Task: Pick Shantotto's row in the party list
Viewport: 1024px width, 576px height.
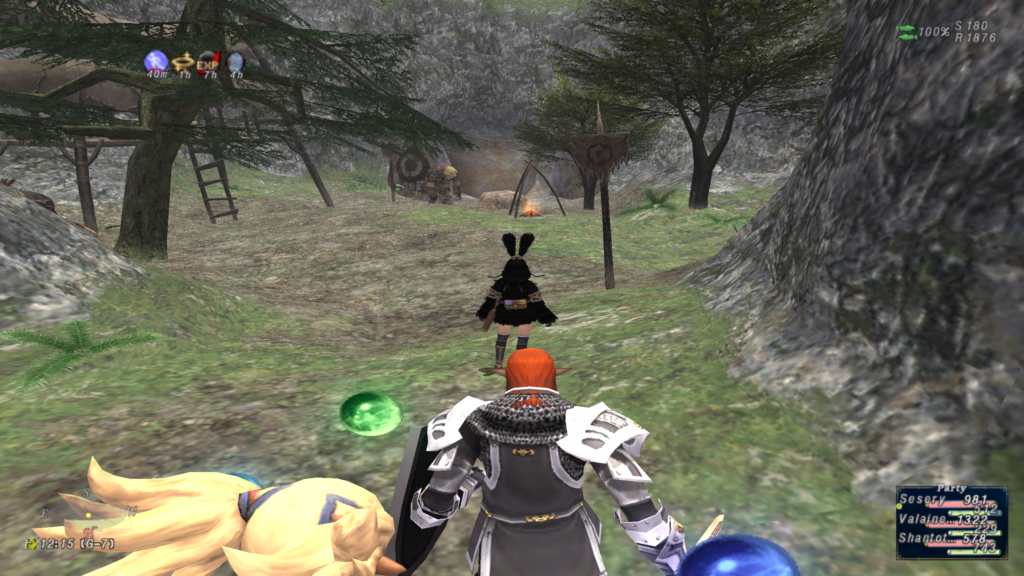Action: (951, 540)
